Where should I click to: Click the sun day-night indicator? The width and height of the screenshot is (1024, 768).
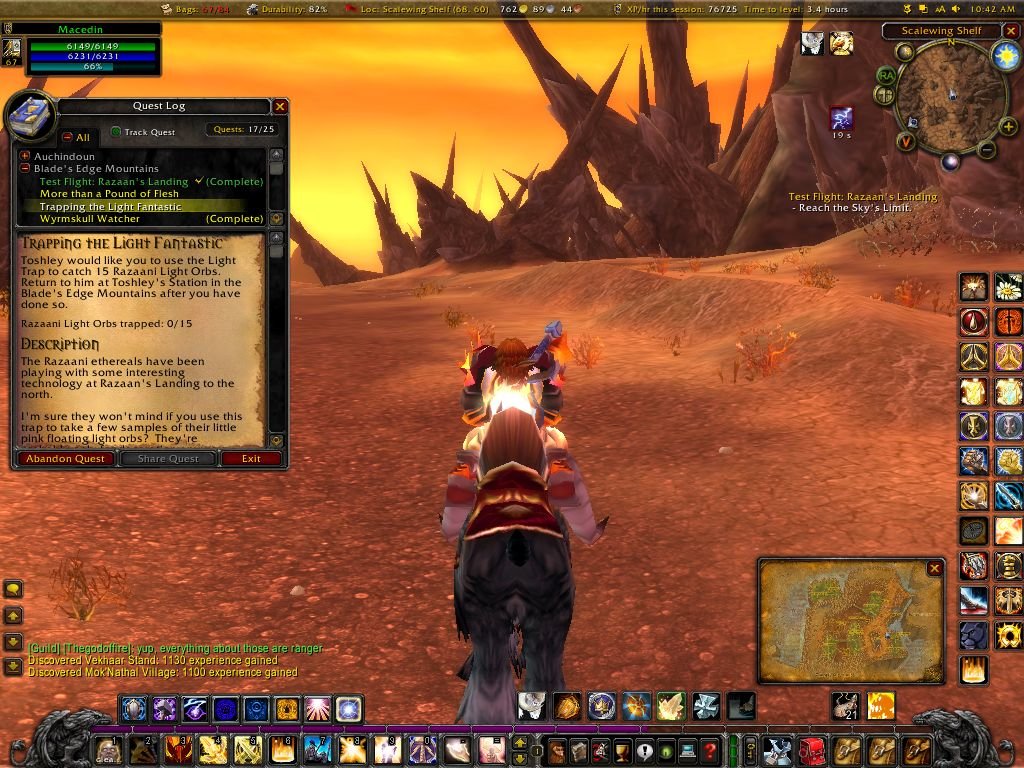click(x=1004, y=55)
